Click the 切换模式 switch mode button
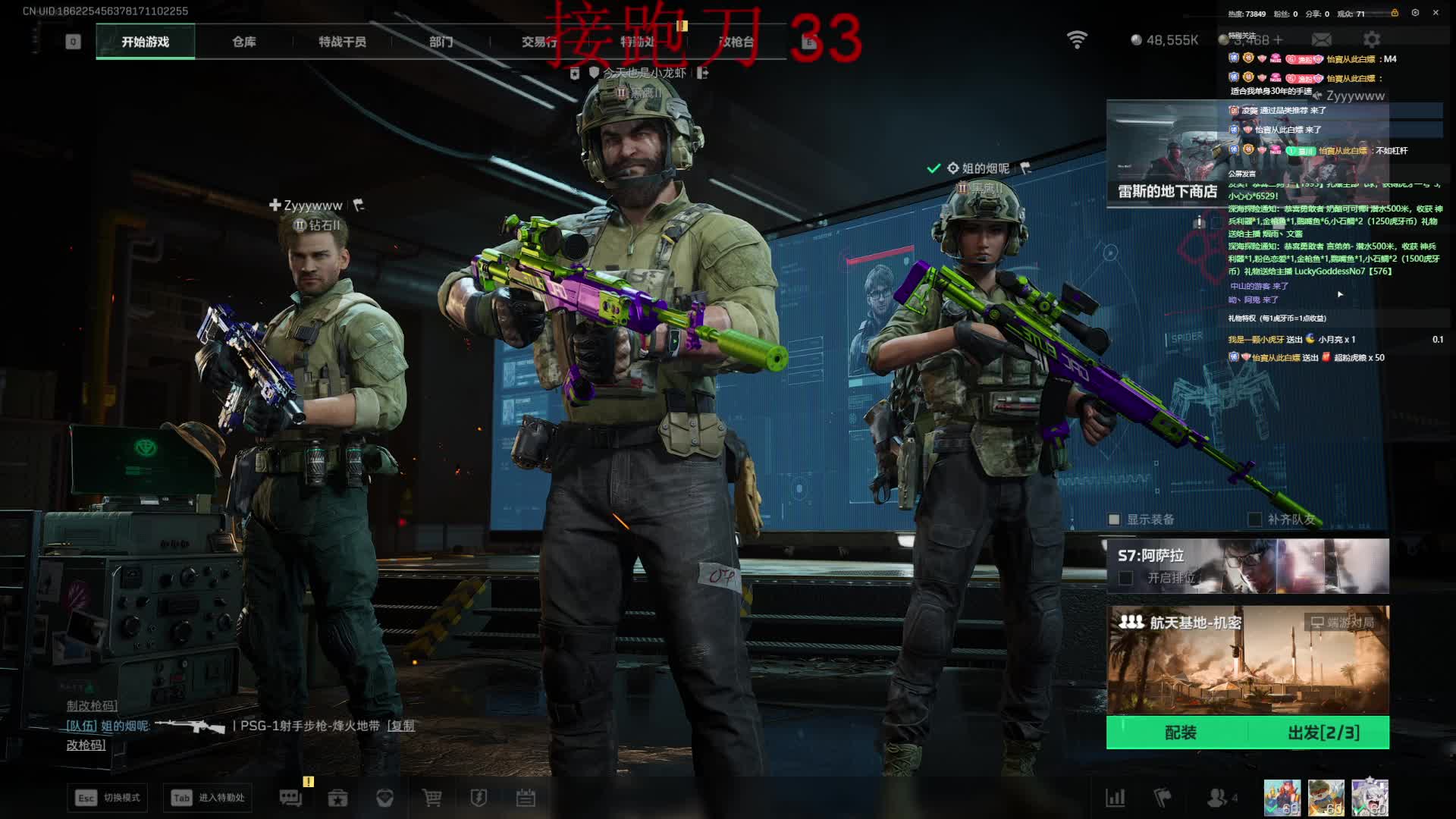1456x819 pixels. click(x=107, y=798)
